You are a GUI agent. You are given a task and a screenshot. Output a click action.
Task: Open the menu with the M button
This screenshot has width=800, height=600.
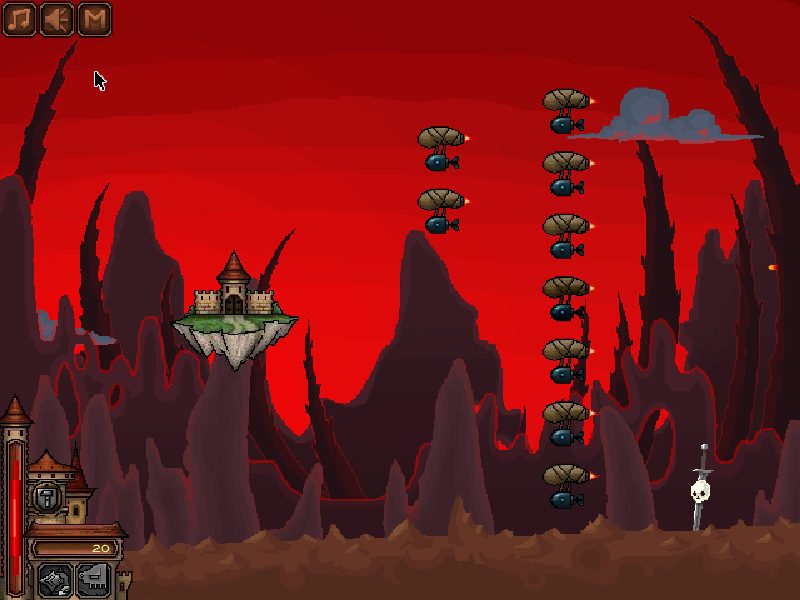93,19
